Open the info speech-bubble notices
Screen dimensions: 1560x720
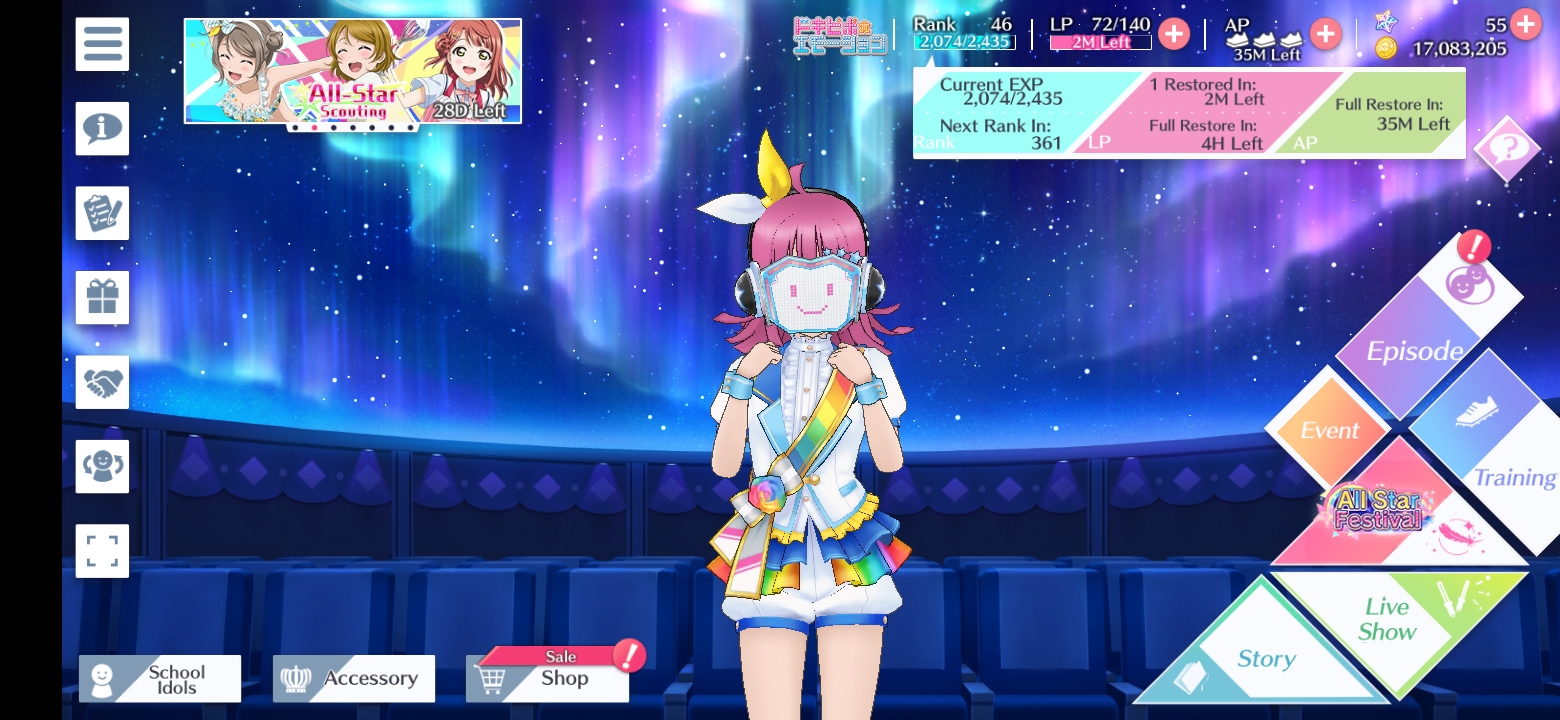(x=102, y=128)
